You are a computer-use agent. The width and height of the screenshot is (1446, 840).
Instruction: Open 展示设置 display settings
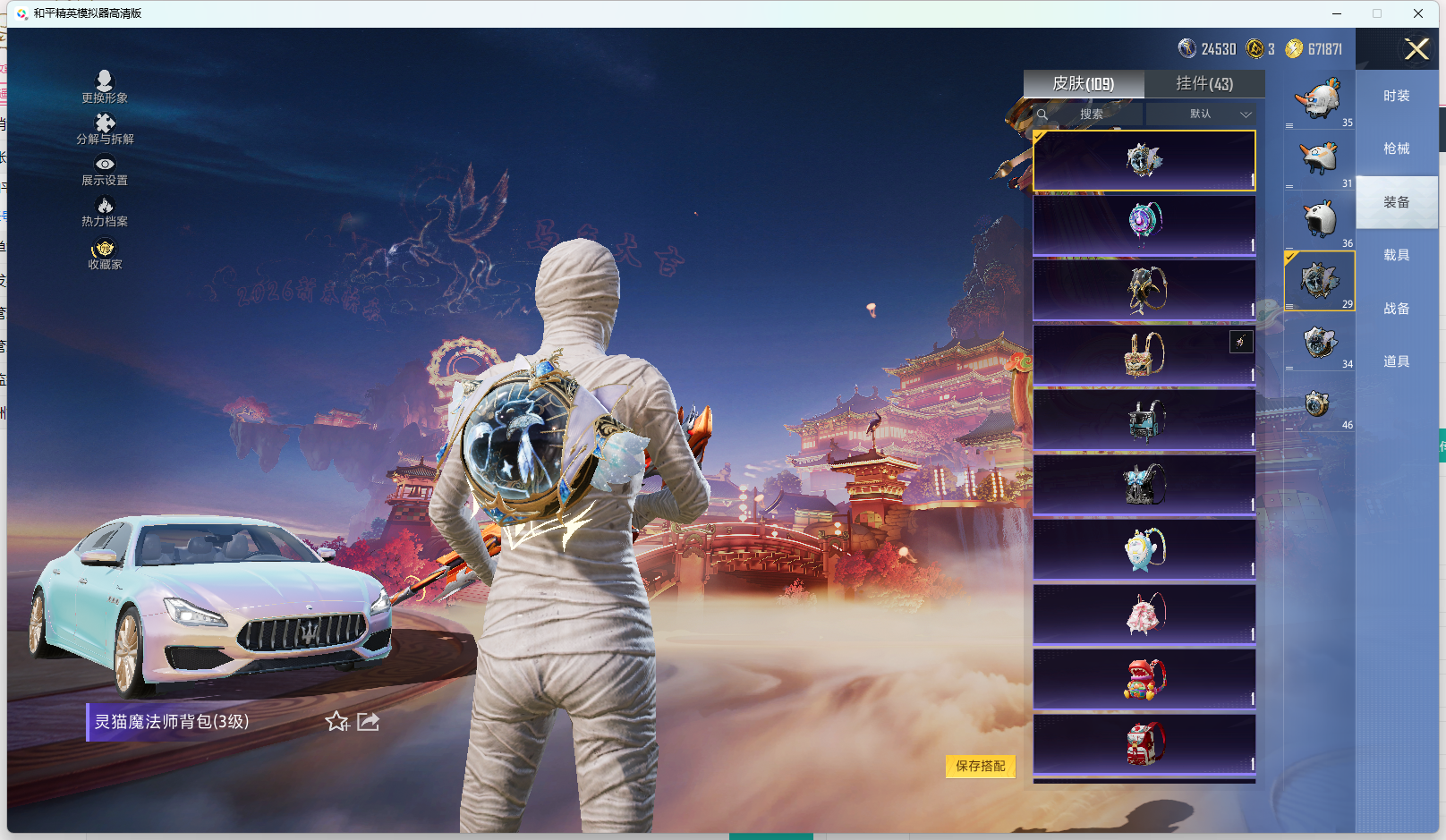[105, 170]
